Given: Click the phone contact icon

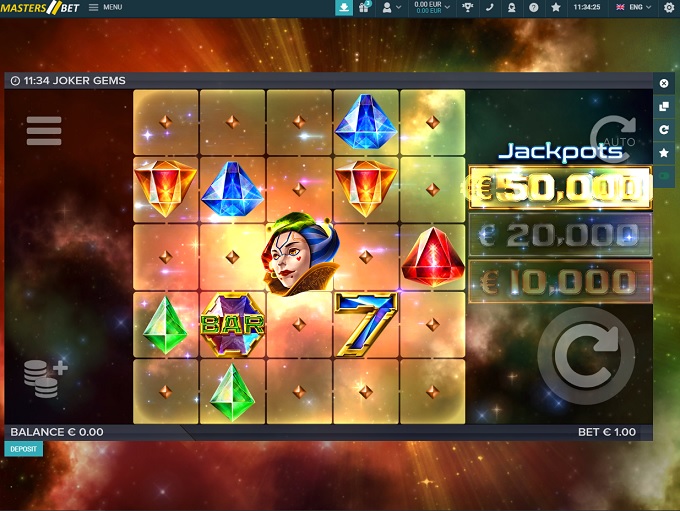Looking at the screenshot, I should click(x=490, y=7).
